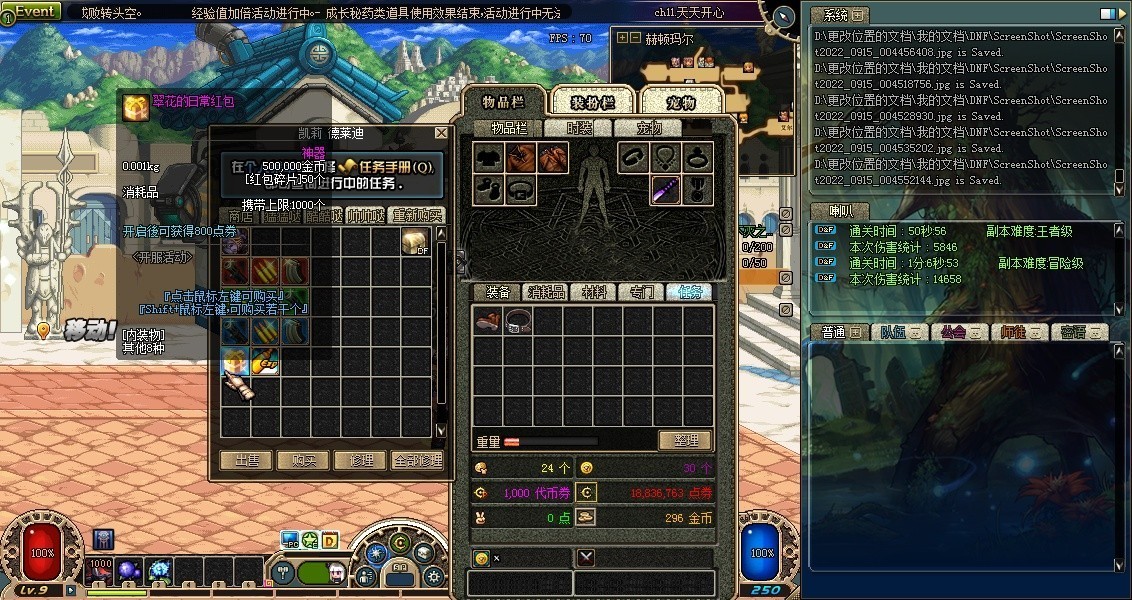Click the 出售 sell button
The image size is (1132, 600).
(246, 461)
